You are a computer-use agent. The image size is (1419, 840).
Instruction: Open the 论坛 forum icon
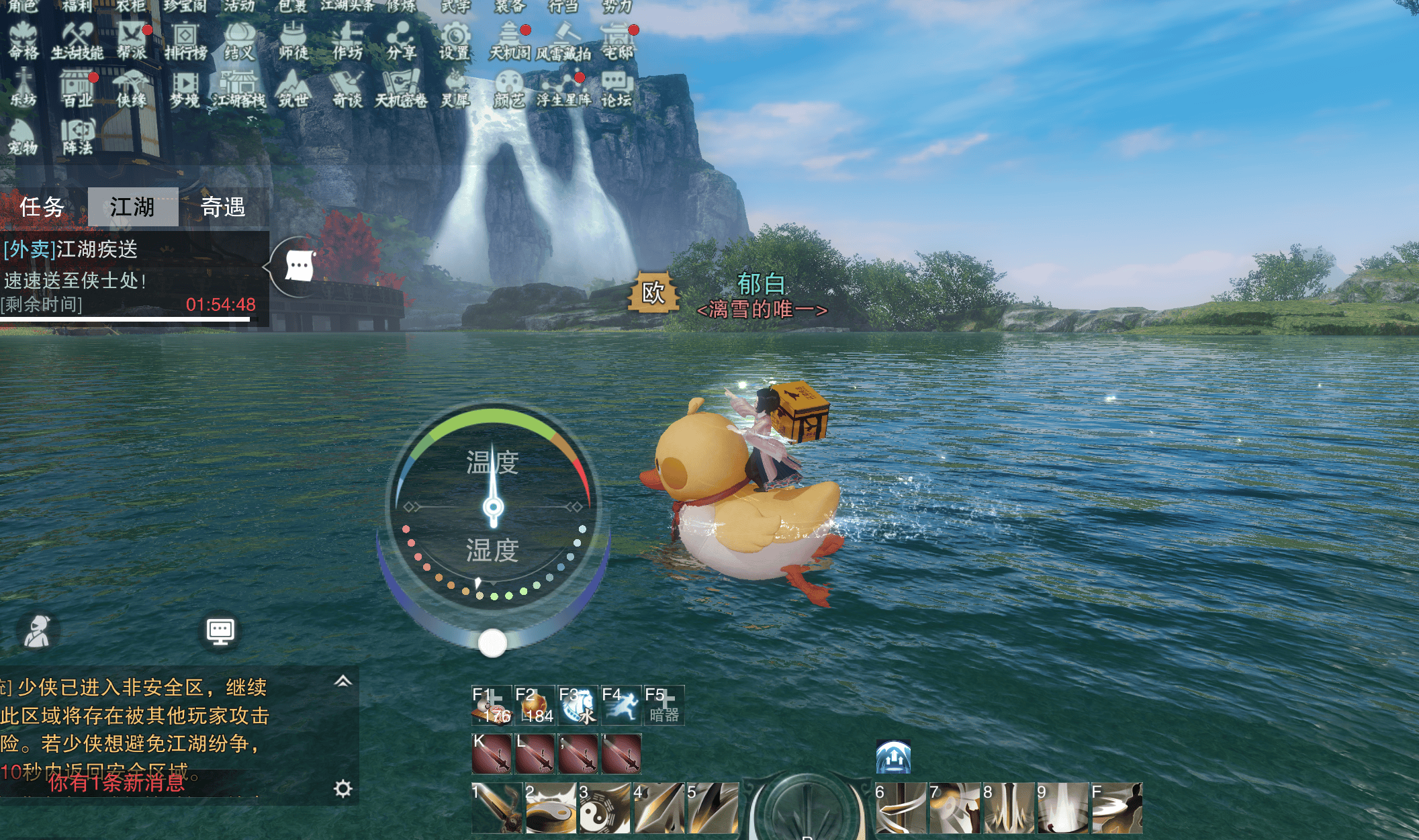tap(616, 89)
